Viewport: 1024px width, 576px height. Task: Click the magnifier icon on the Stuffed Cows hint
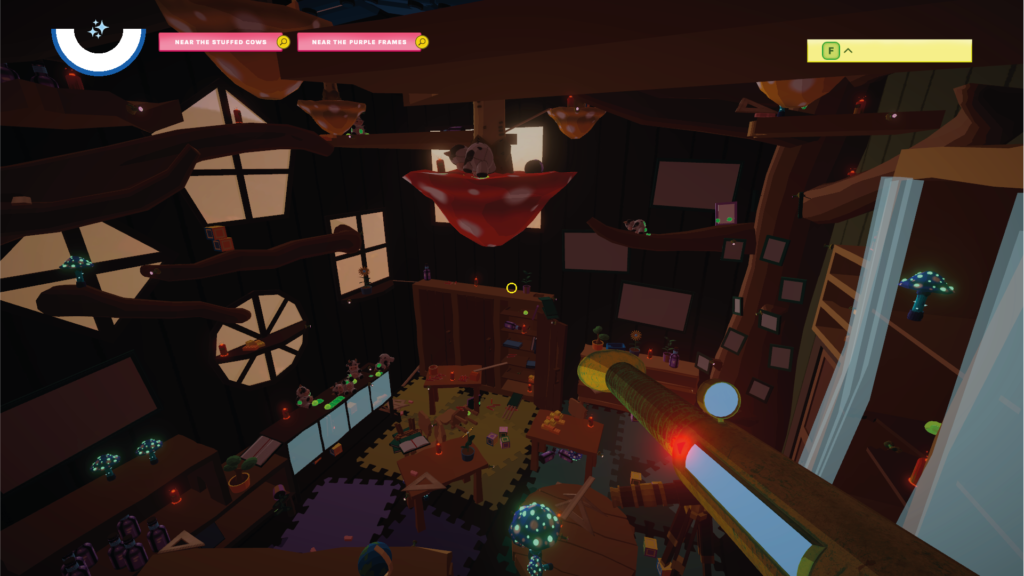[284, 42]
